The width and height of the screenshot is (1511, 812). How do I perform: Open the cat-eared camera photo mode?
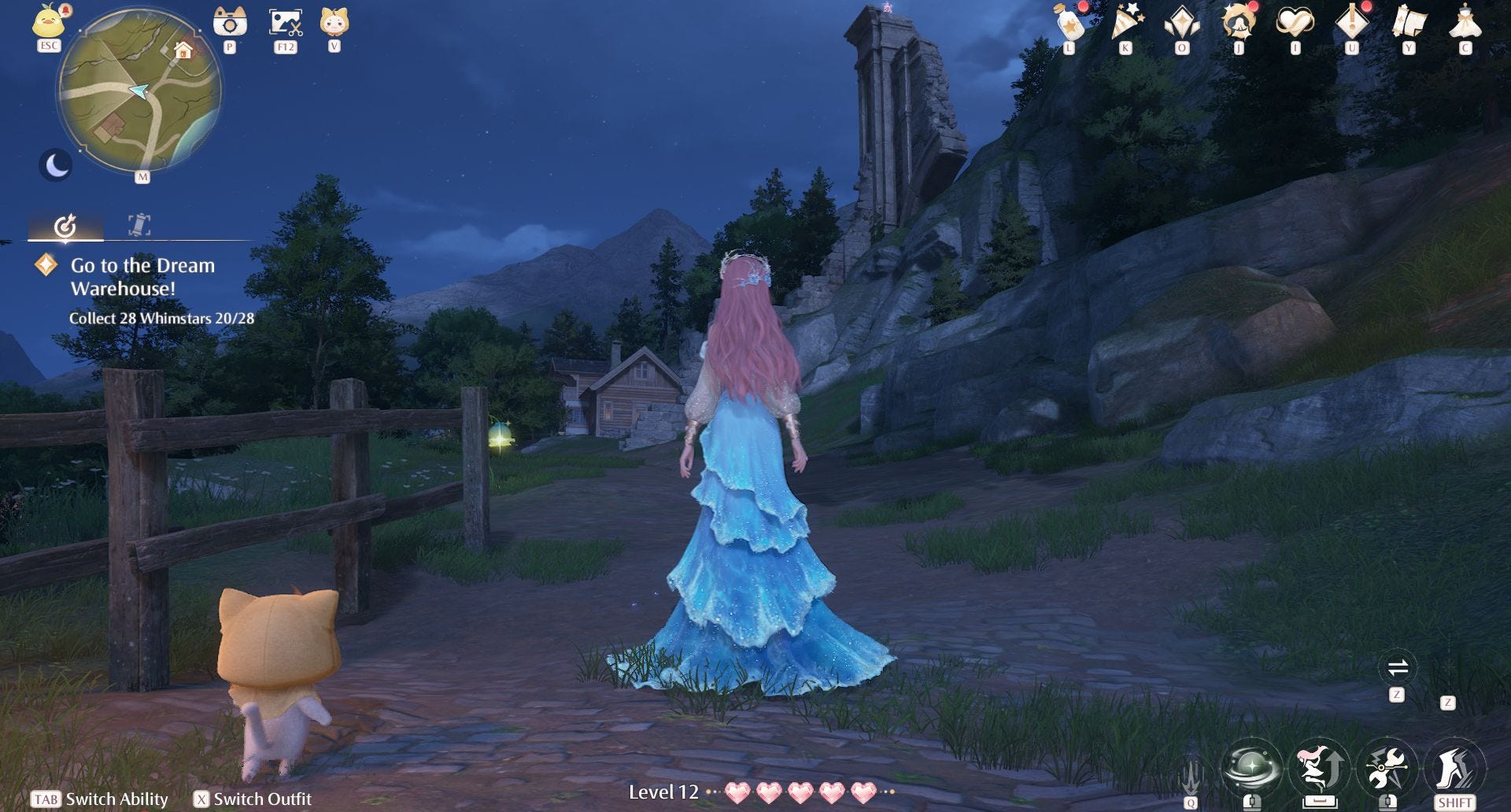(230, 22)
